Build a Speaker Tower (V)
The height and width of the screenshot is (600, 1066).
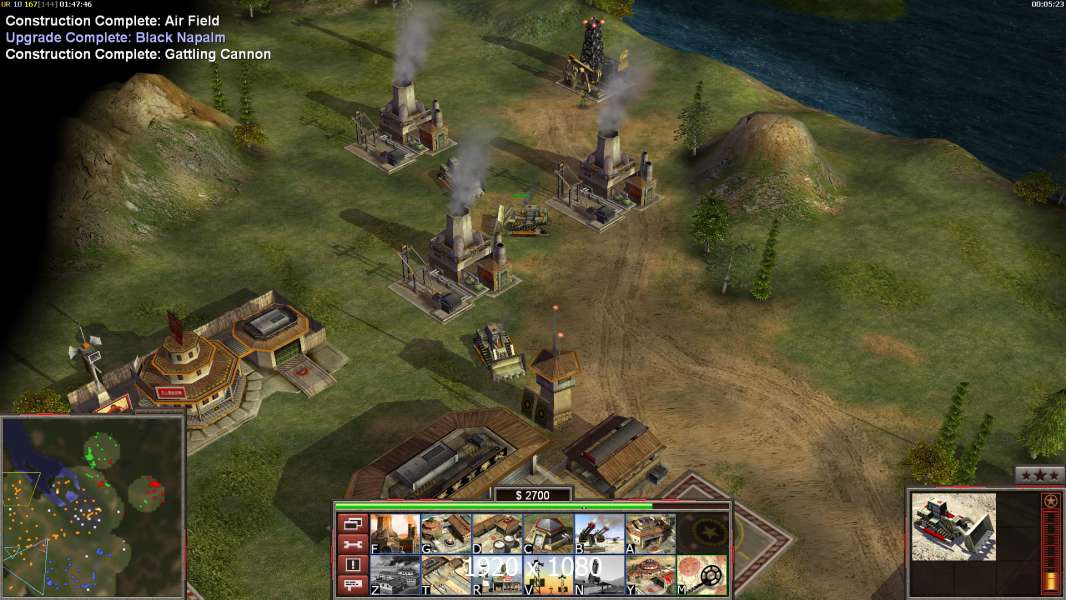(547, 575)
